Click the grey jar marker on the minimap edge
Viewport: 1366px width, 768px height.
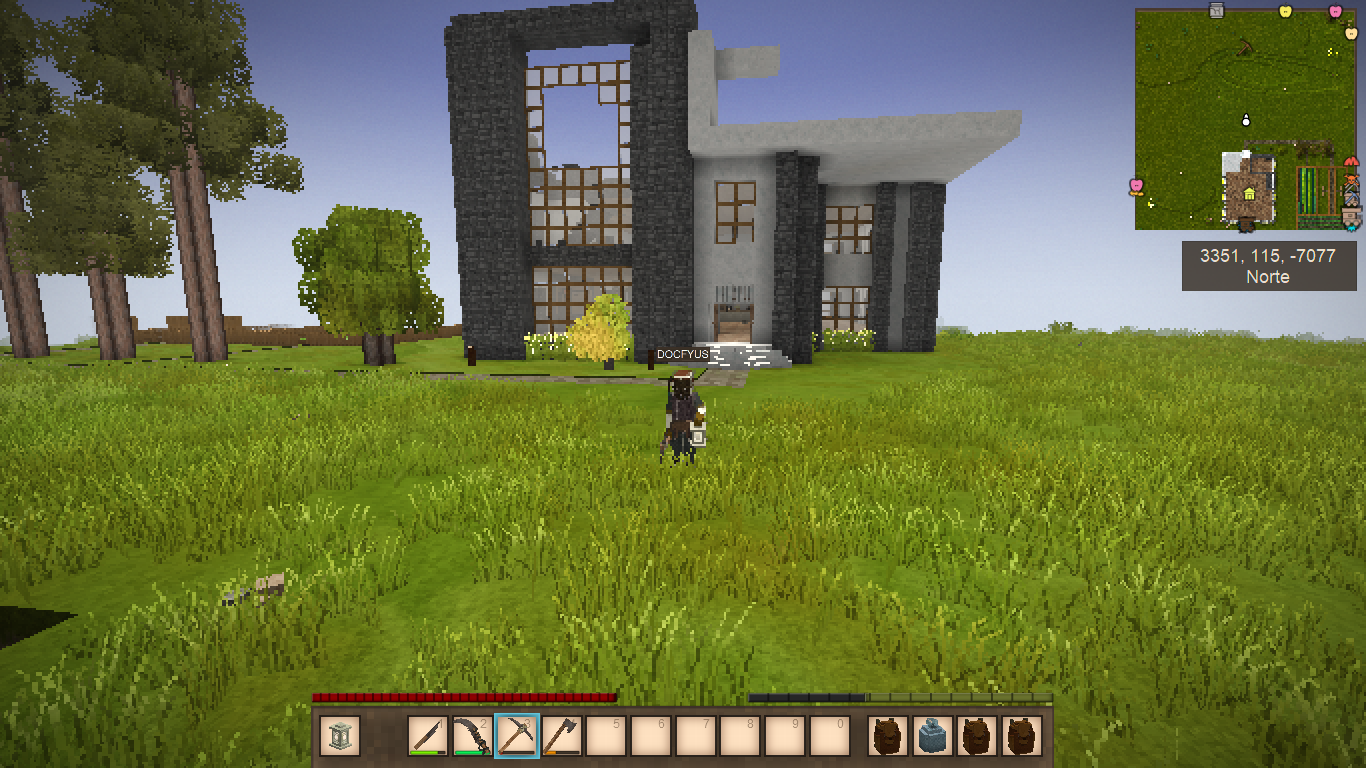1217,11
